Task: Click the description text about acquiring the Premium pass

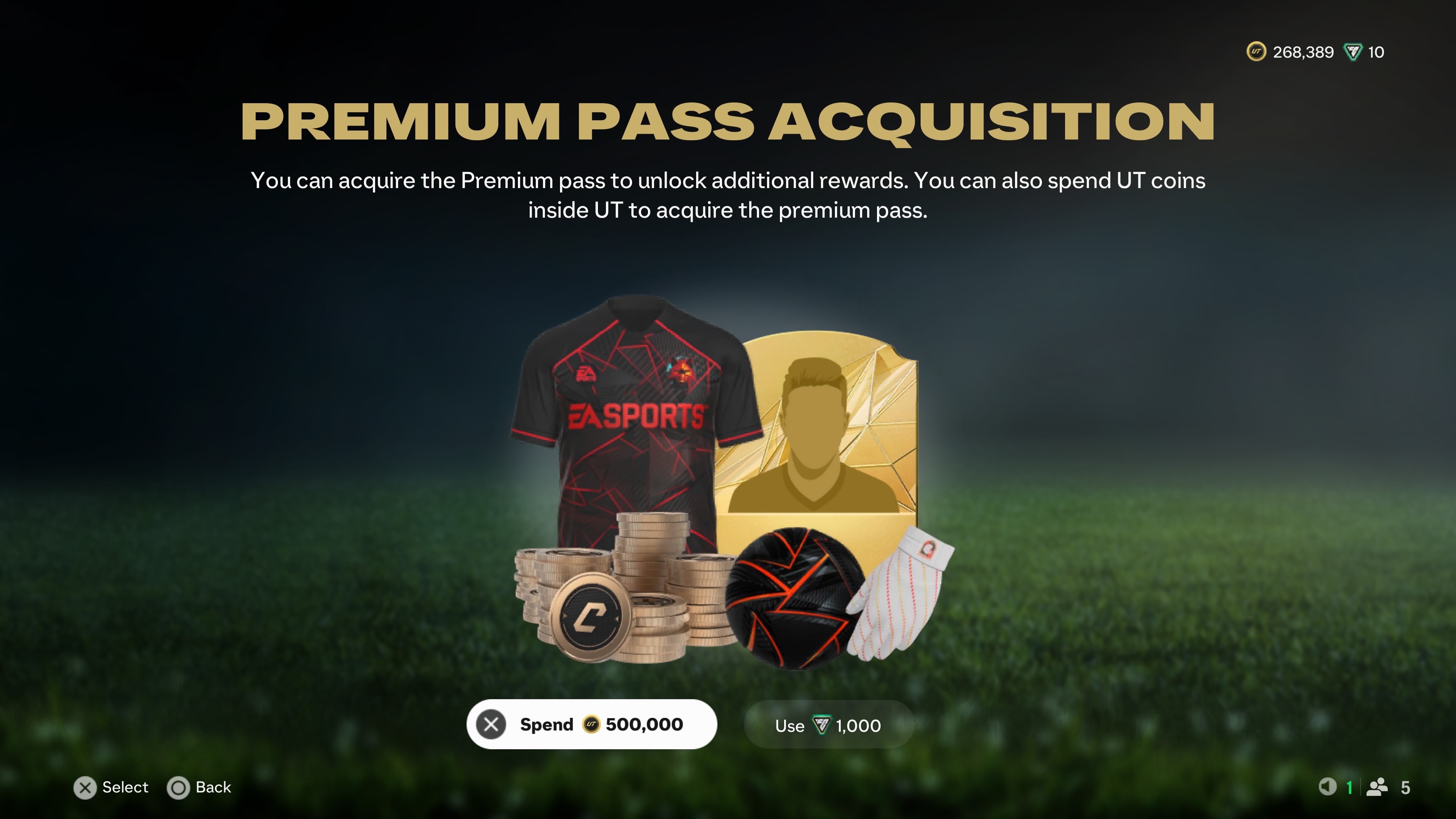Action: coord(728,195)
